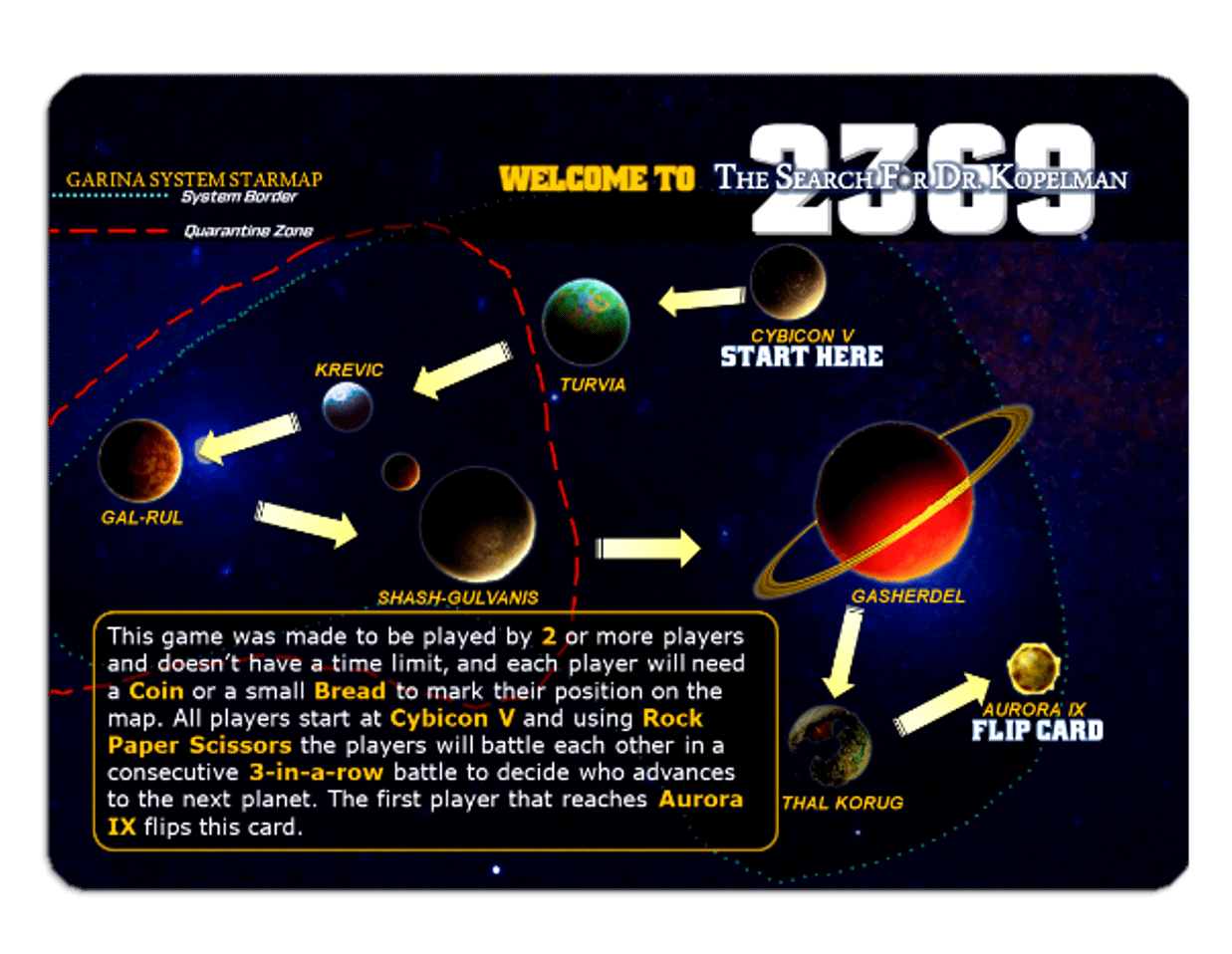This screenshot has height=954, width=1232.
Task: Select the ringed planet Gasherdel
Action: pos(893,501)
